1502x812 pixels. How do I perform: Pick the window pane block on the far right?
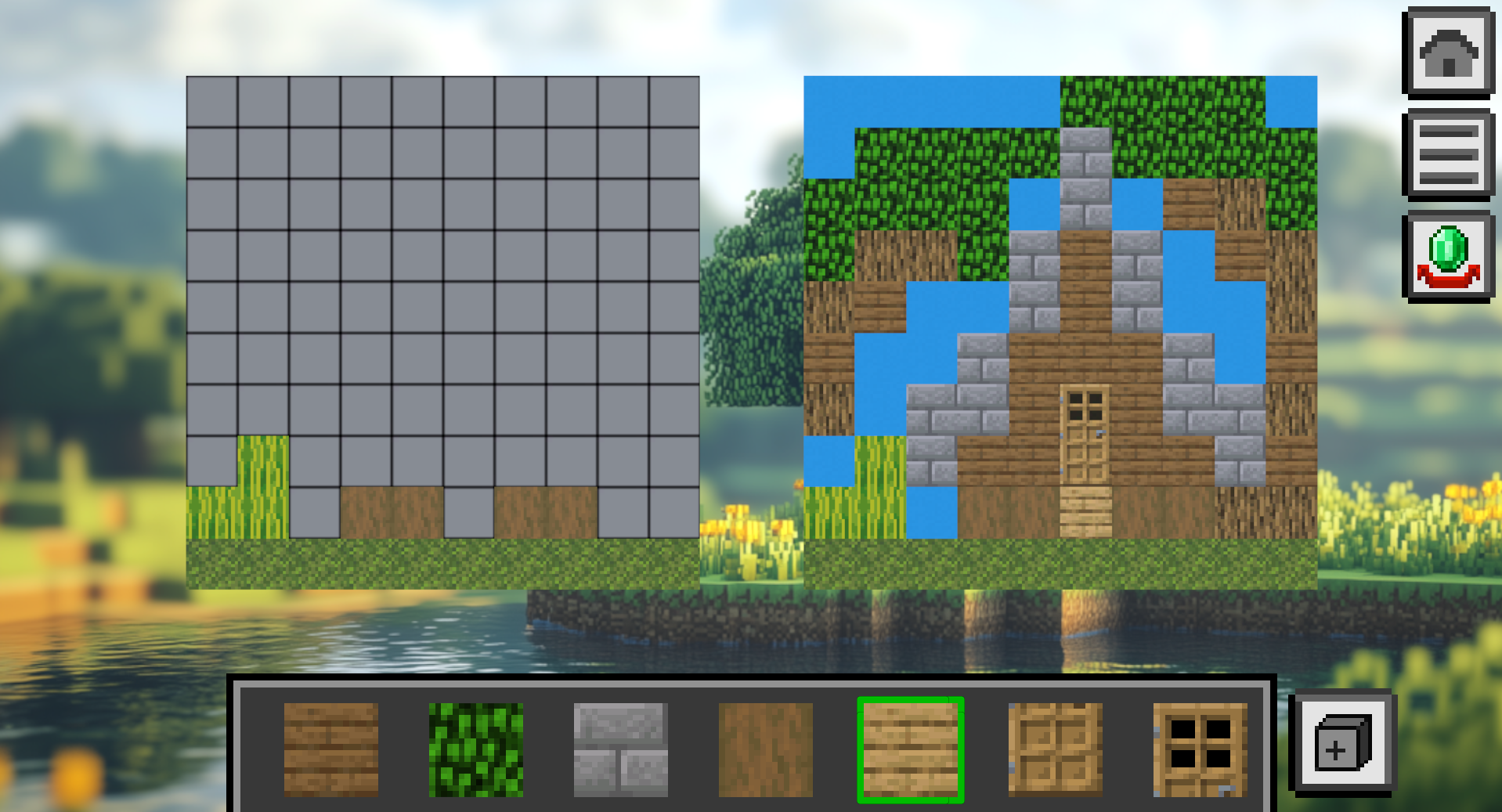[x=1200, y=749]
